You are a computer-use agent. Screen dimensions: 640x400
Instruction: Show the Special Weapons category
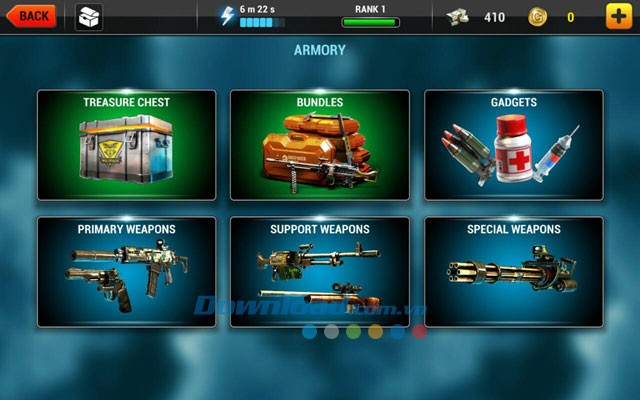click(514, 272)
